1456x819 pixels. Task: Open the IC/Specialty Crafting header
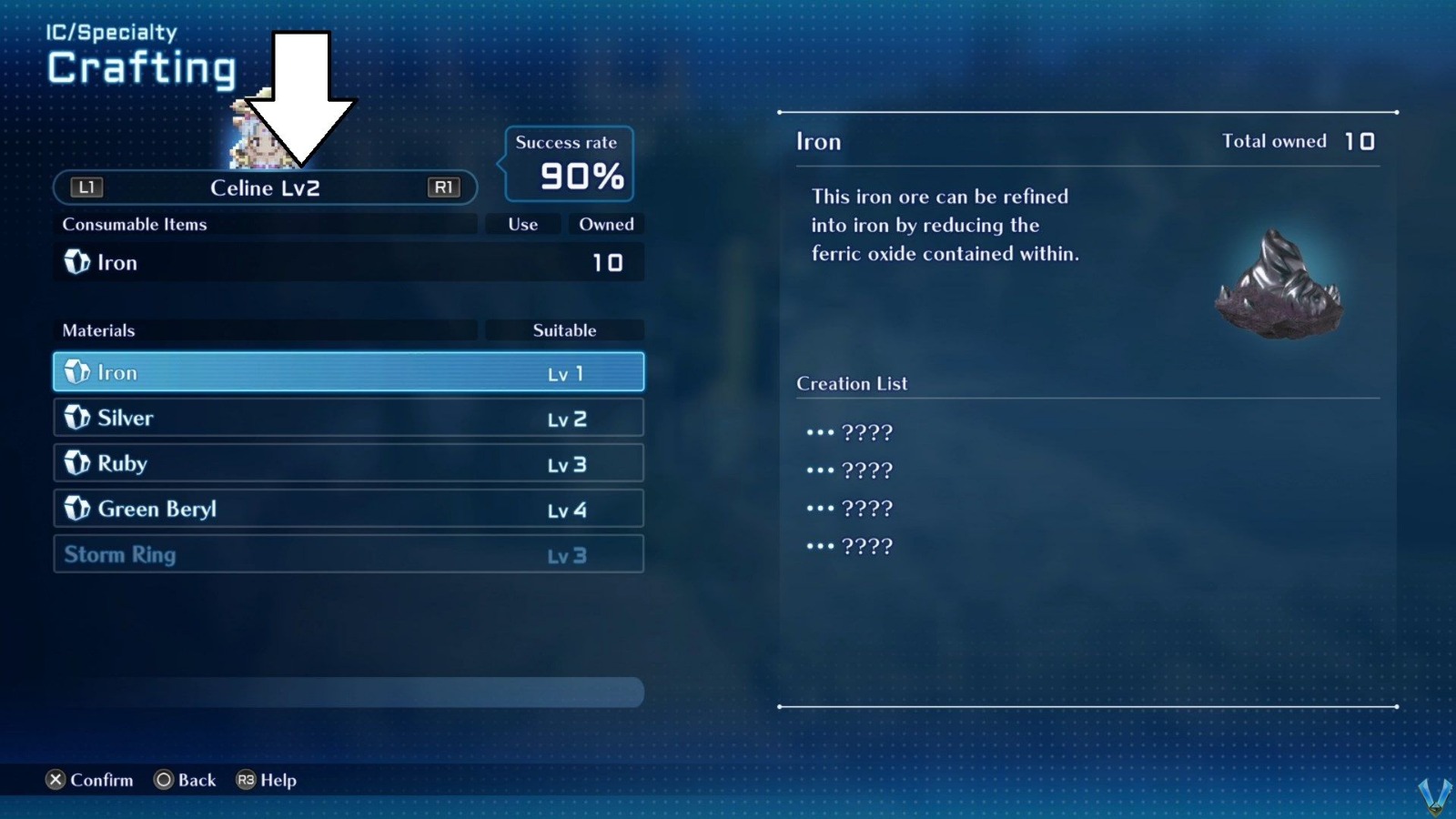[x=141, y=55]
